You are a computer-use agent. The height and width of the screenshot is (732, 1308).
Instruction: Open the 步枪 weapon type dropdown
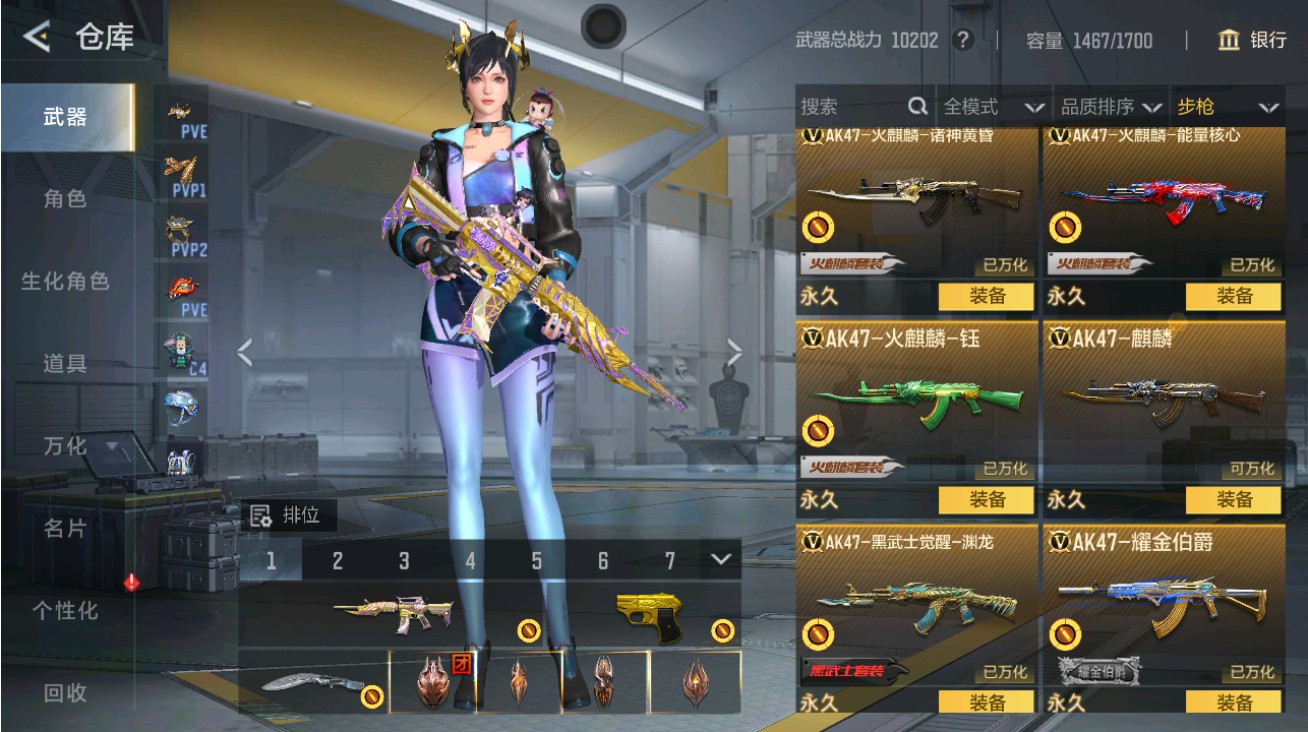point(1227,107)
